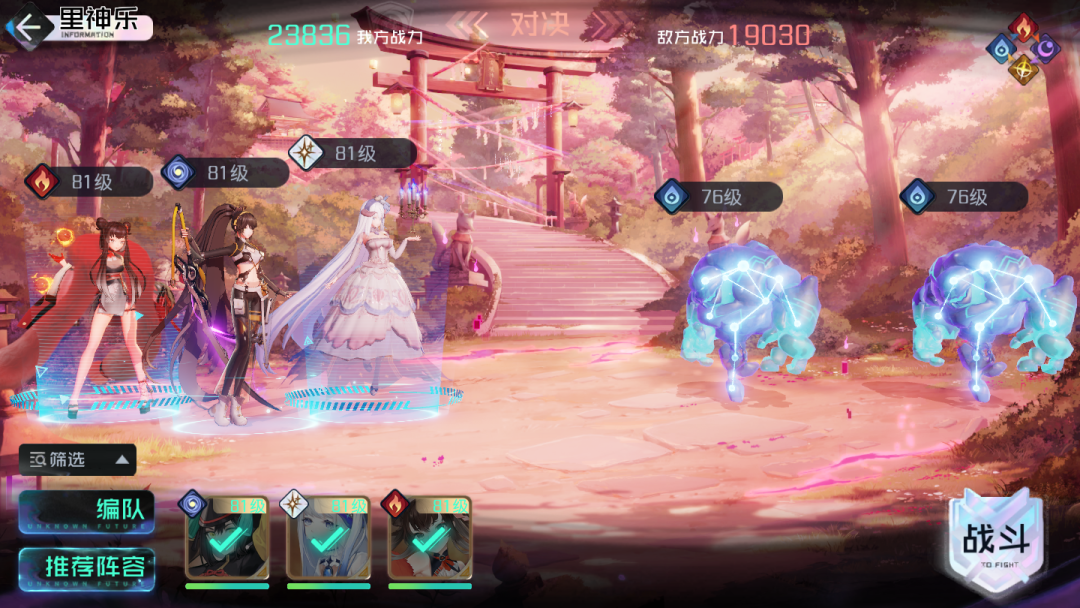Start the battle with 战斗 button

pyautogui.click(x=996, y=544)
